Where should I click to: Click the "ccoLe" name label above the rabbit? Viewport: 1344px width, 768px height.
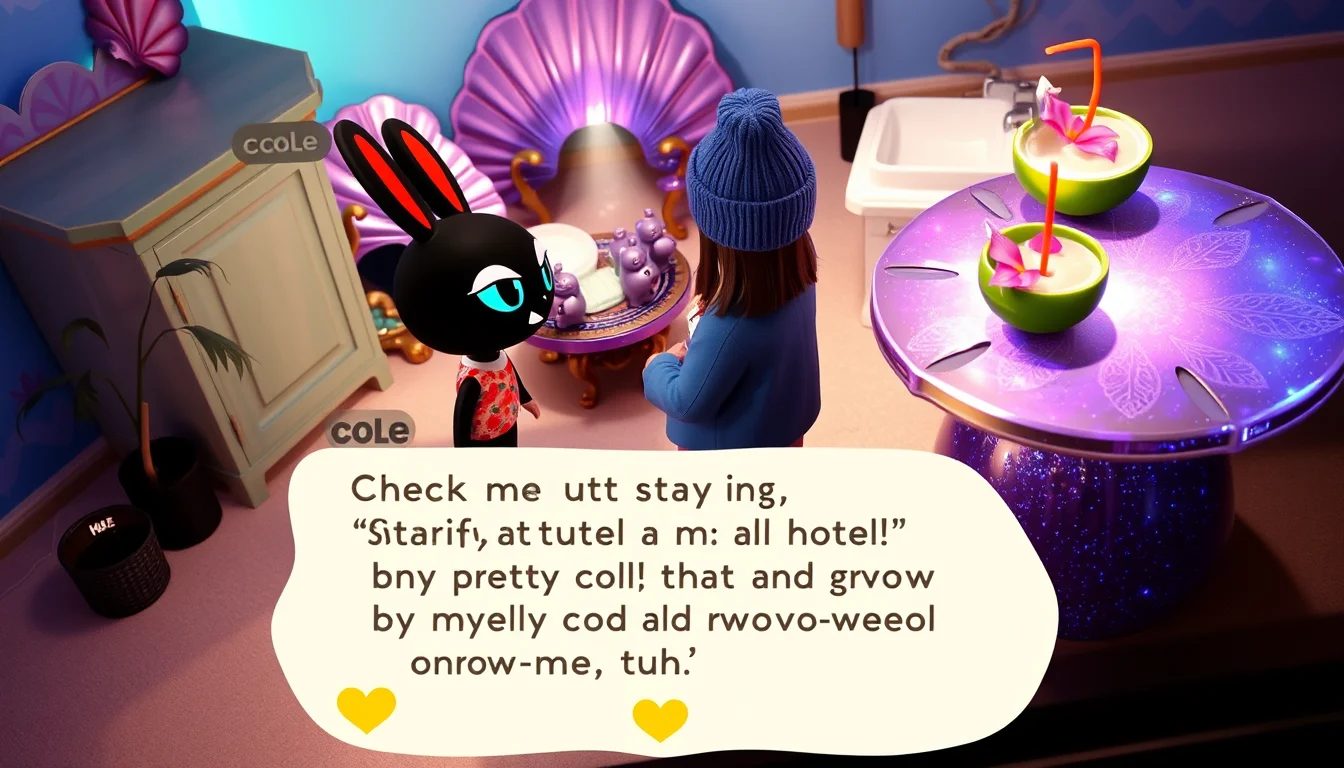coord(281,143)
